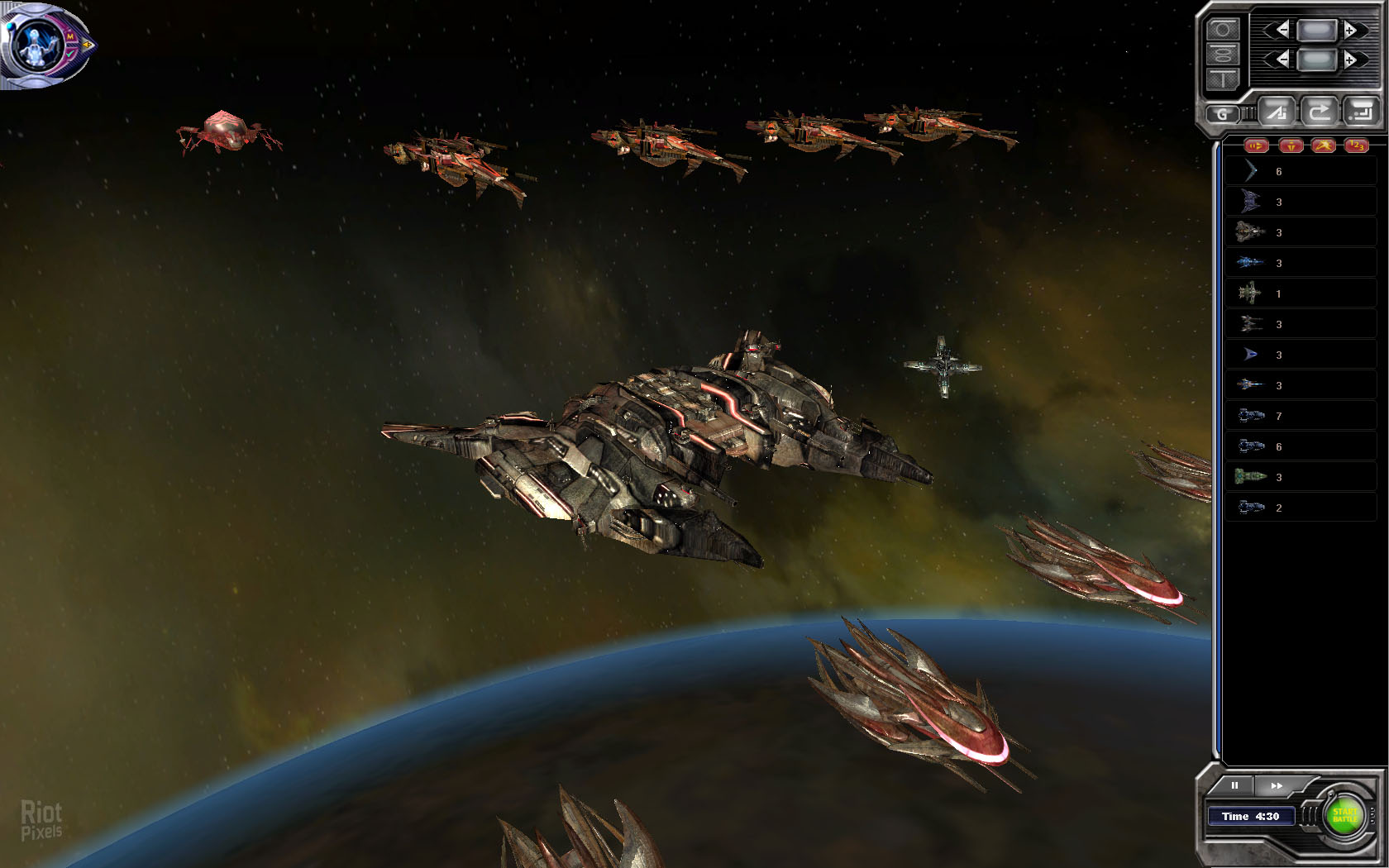Pick the ship row with count 7
The height and width of the screenshot is (868, 1389).
coord(1300,416)
